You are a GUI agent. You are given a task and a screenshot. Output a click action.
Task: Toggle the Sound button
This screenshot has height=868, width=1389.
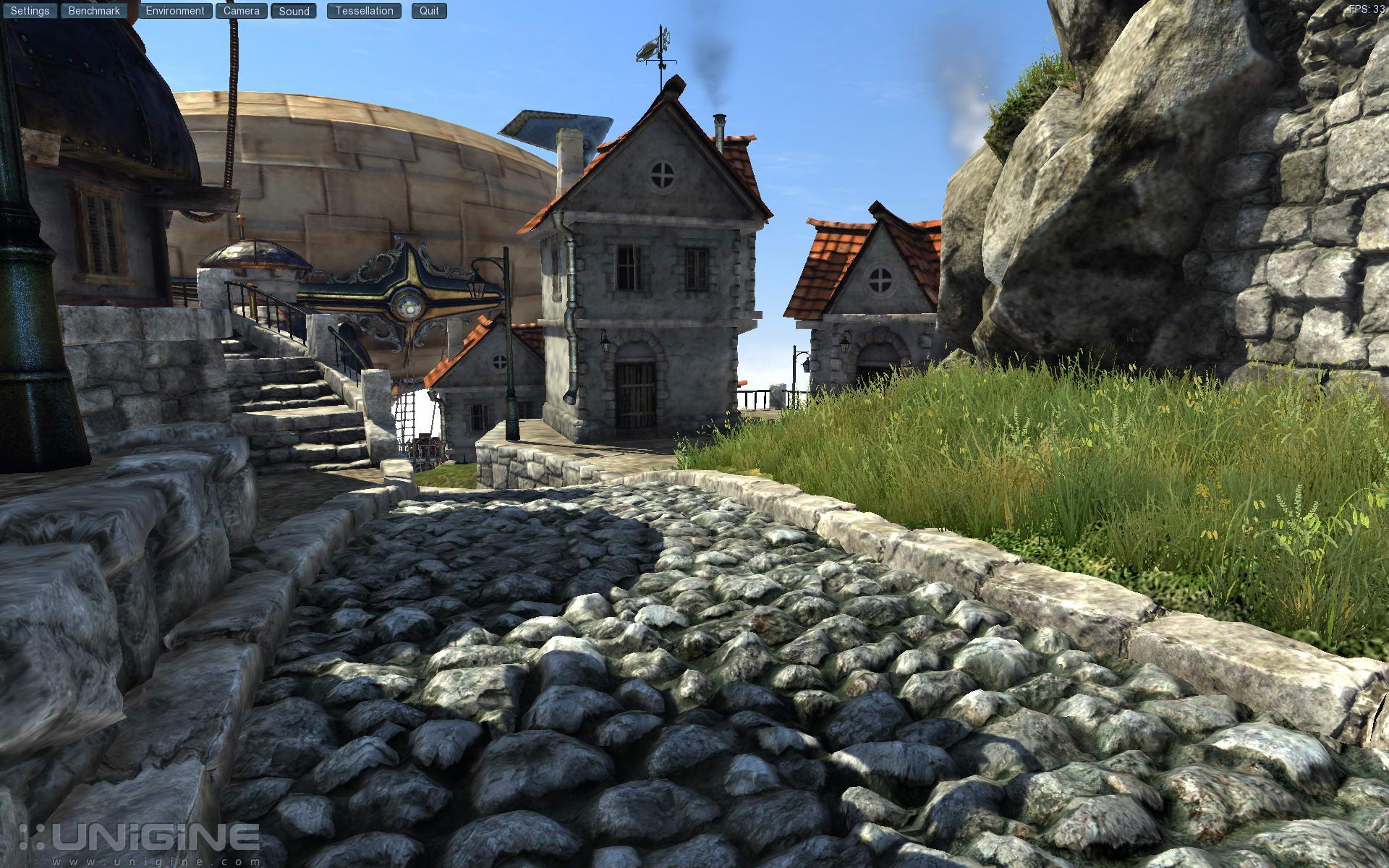coord(294,11)
